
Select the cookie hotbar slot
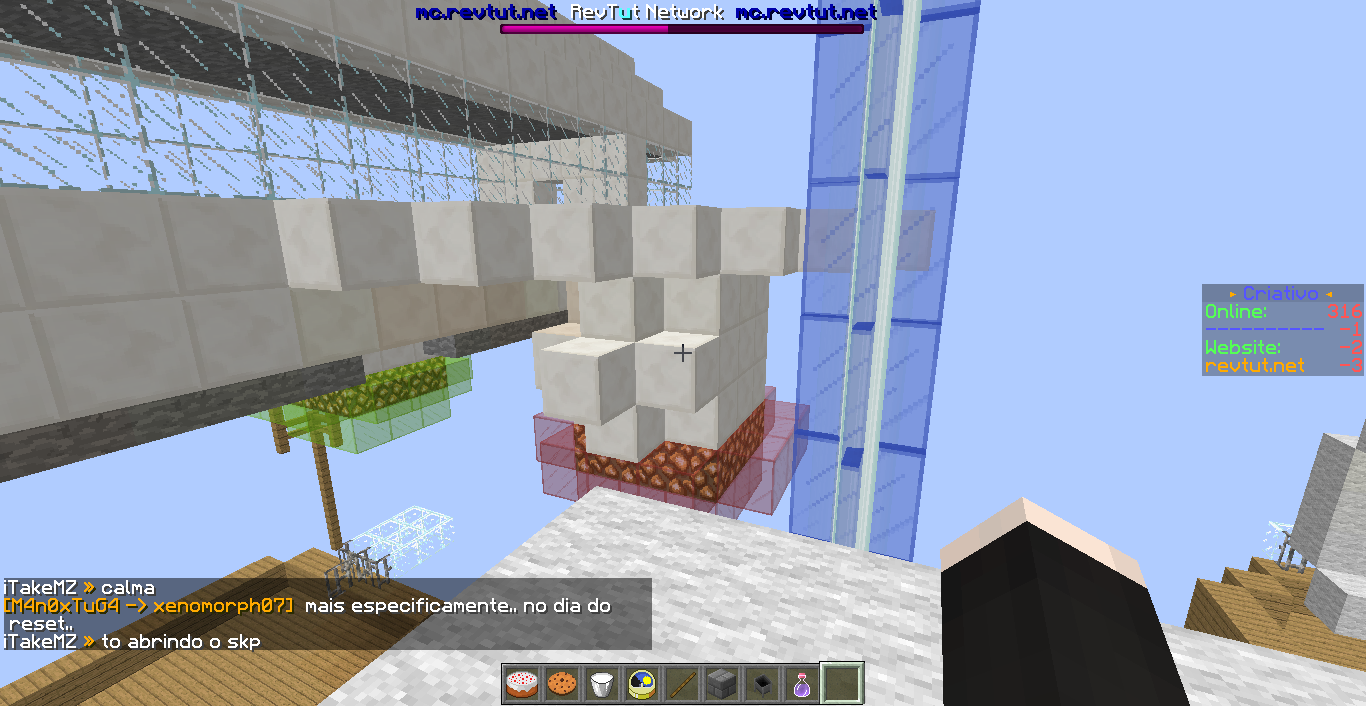(x=562, y=684)
